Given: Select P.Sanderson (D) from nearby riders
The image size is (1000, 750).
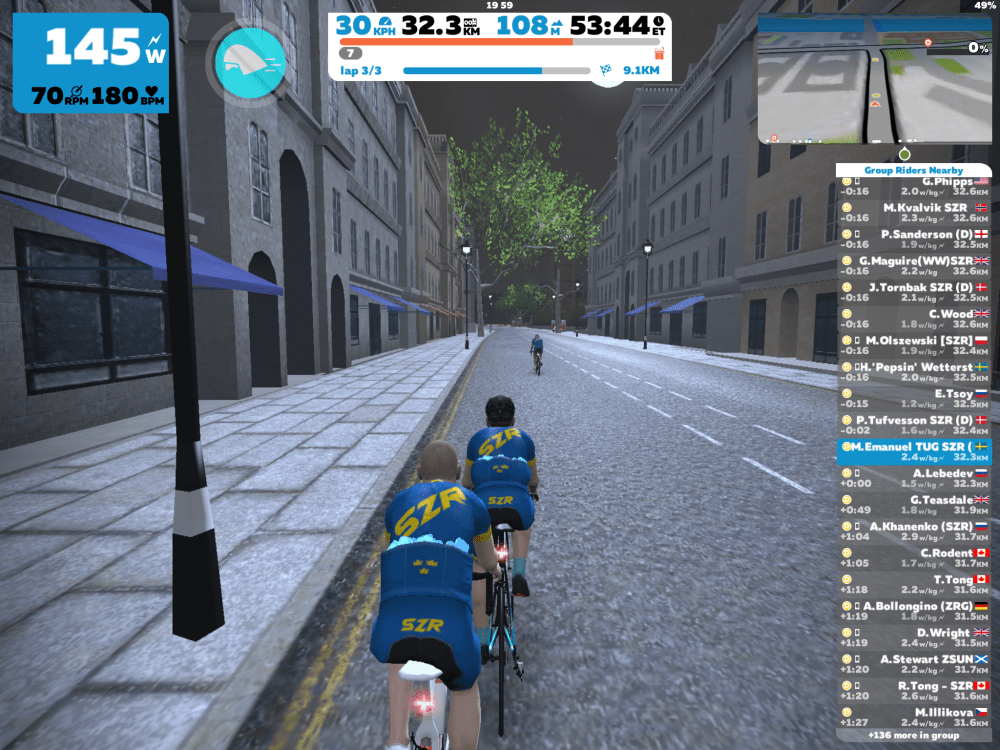Looking at the screenshot, I should pos(913,239).
